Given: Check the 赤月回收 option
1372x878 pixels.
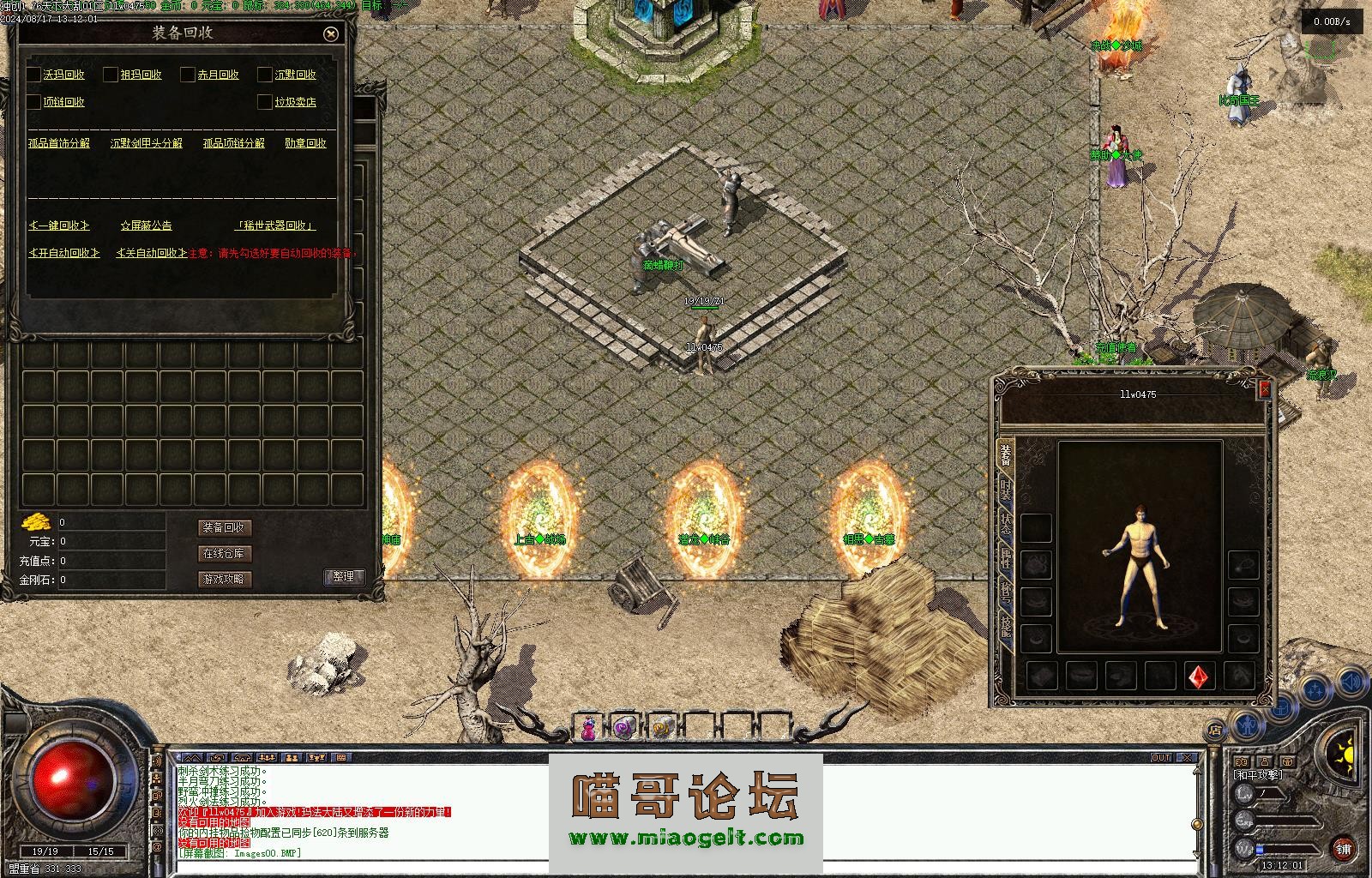Looking at the screenshot, I should [188, 75].
